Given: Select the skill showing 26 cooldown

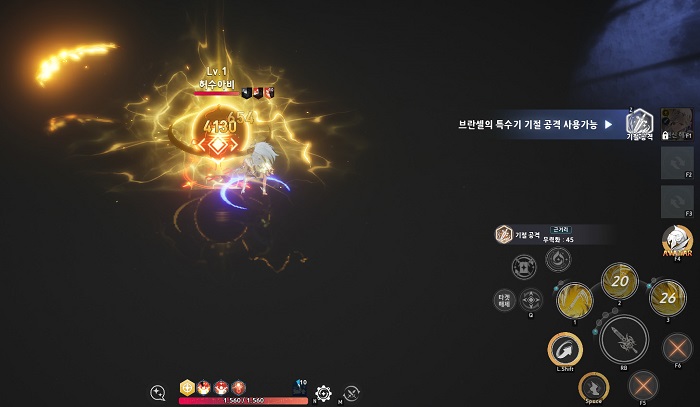Looking at the screenshot, I should 666,297.
